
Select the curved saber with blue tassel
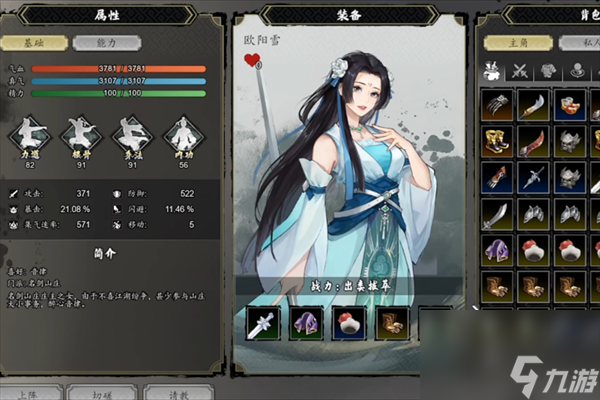(534, 104)
